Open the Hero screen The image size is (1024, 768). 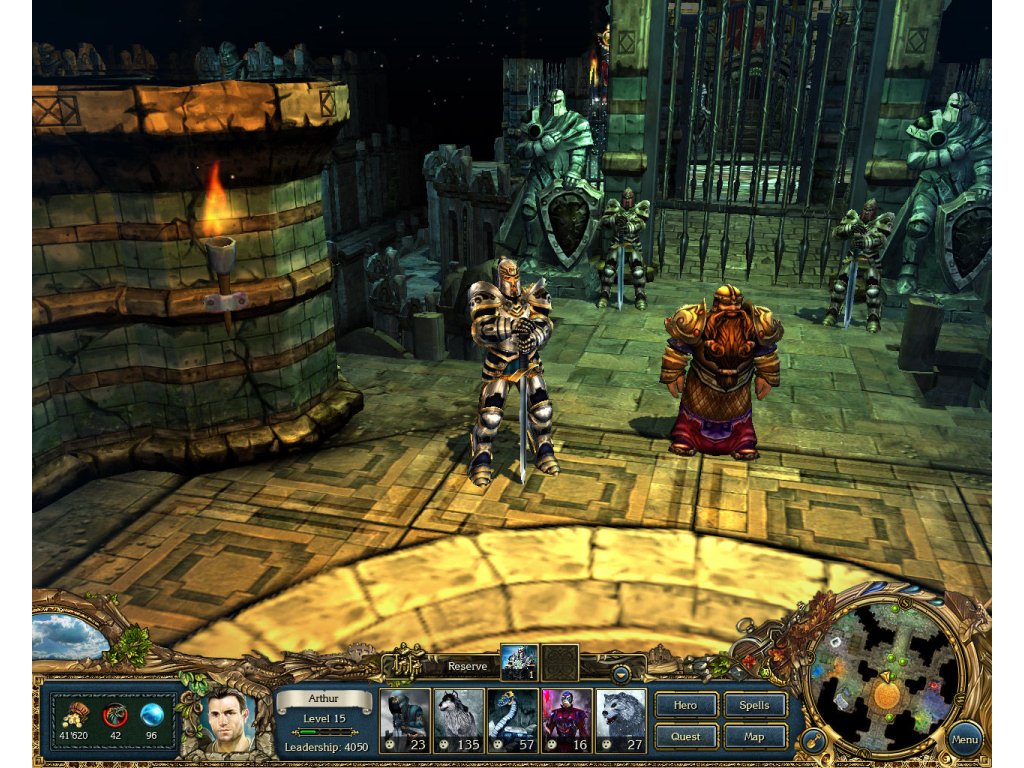pos(685,705)
